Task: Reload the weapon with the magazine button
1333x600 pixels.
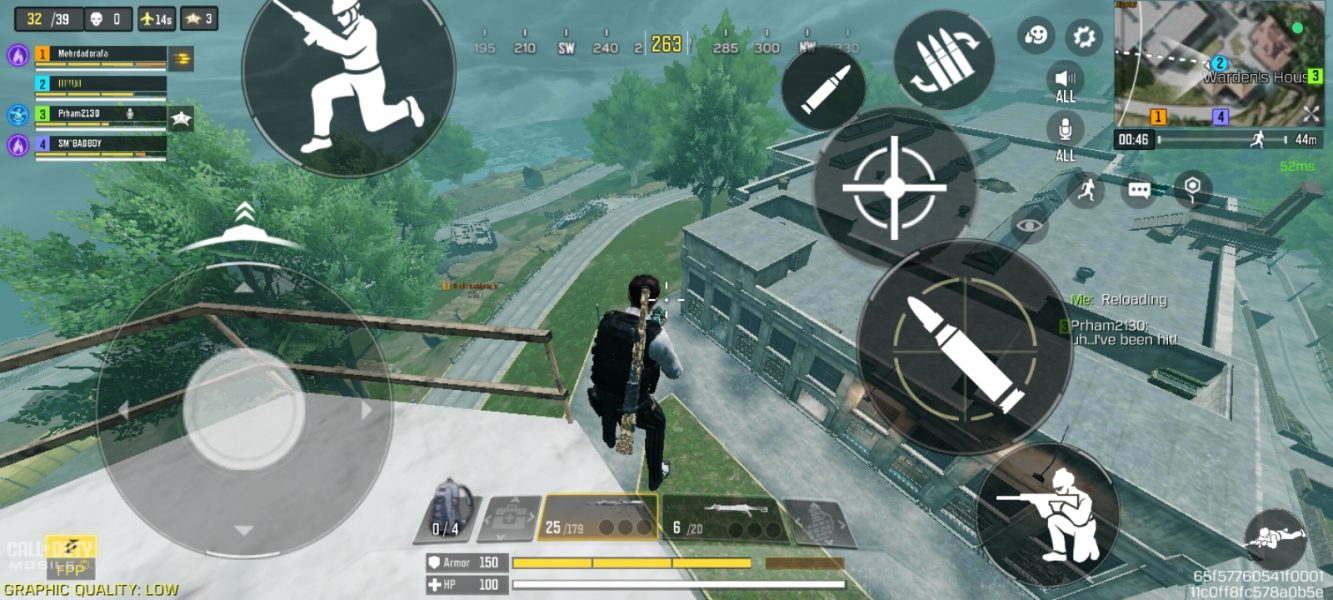Action: (944, 60)
